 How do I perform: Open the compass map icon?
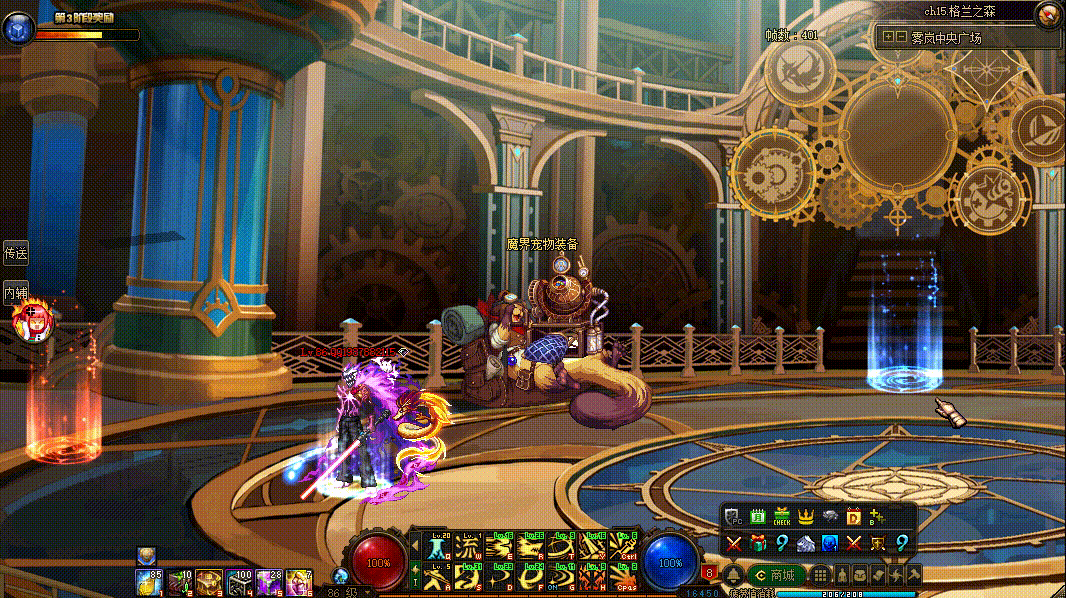[x=1048, y=14]
